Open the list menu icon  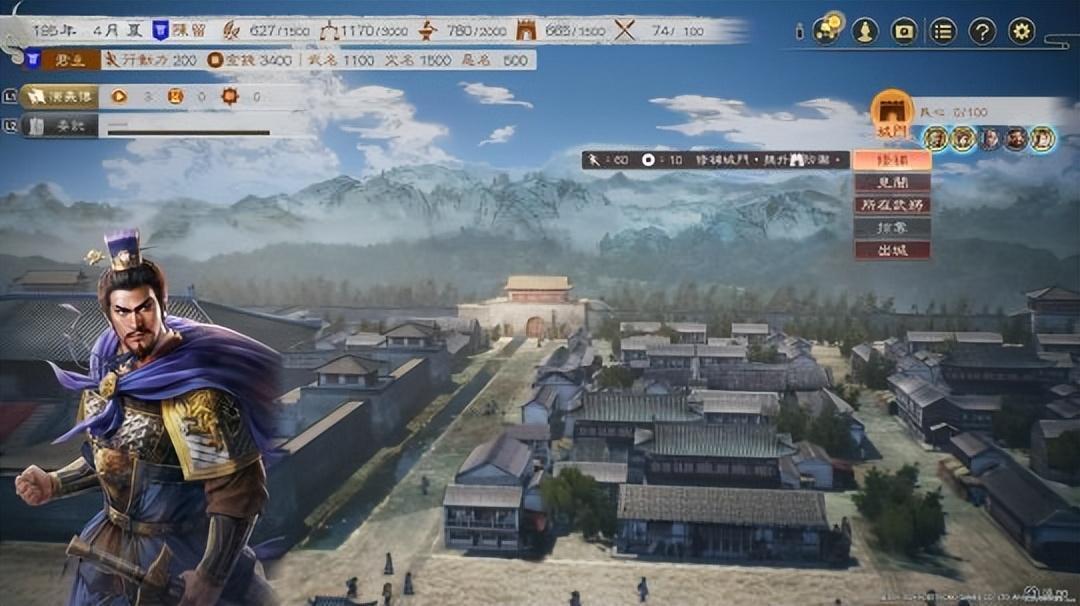(943, 31)
